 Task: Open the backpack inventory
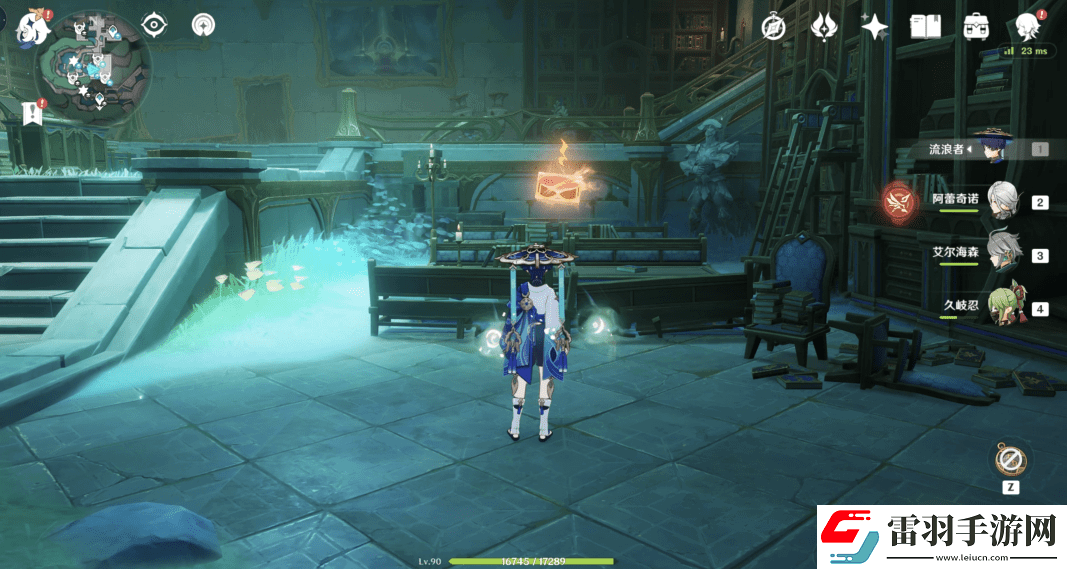coord(975,27)
